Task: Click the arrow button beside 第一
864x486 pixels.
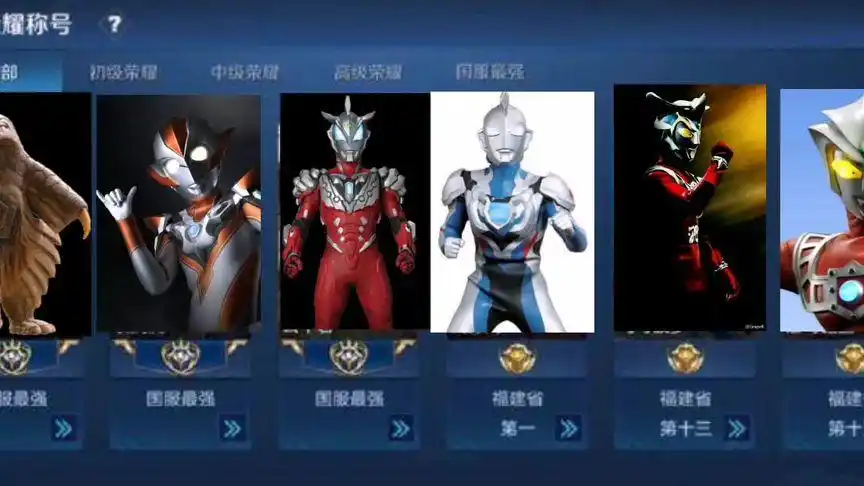Action: [568, 429]
